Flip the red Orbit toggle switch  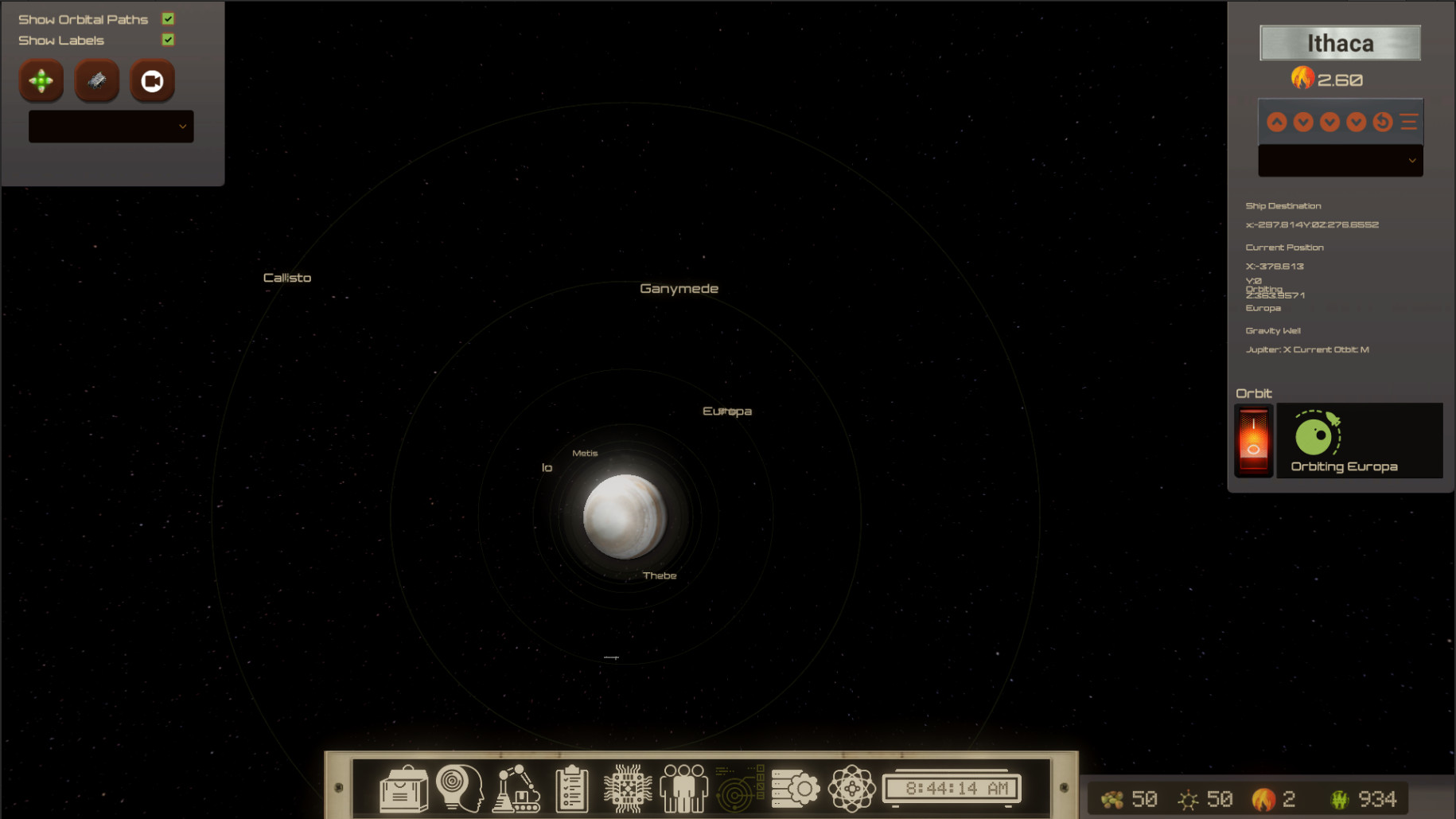[x=1253, y=440]
